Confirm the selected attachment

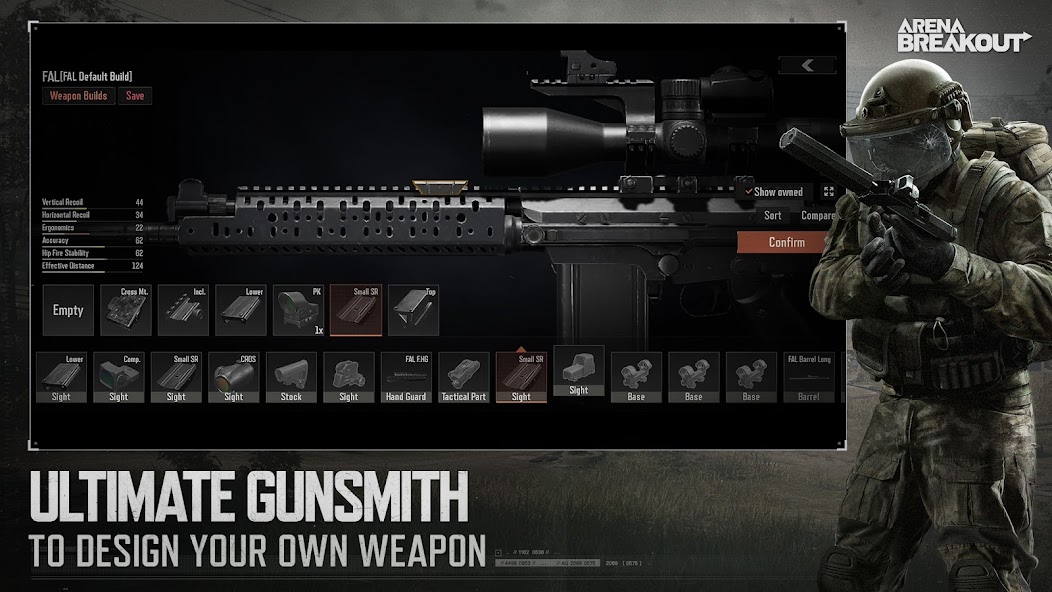[x=786, y=242]
